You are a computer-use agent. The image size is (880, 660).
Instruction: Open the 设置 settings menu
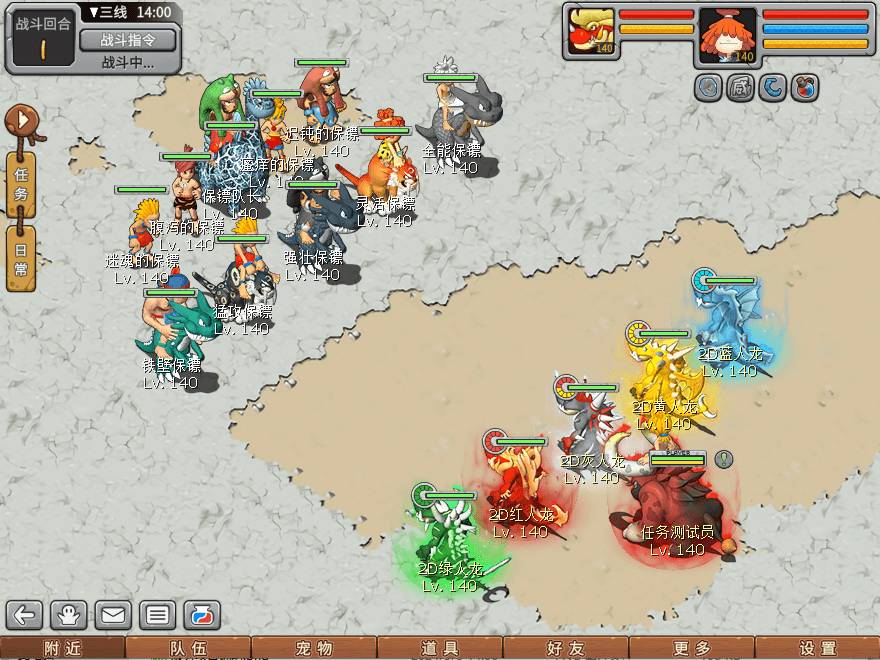click(817, 649)
